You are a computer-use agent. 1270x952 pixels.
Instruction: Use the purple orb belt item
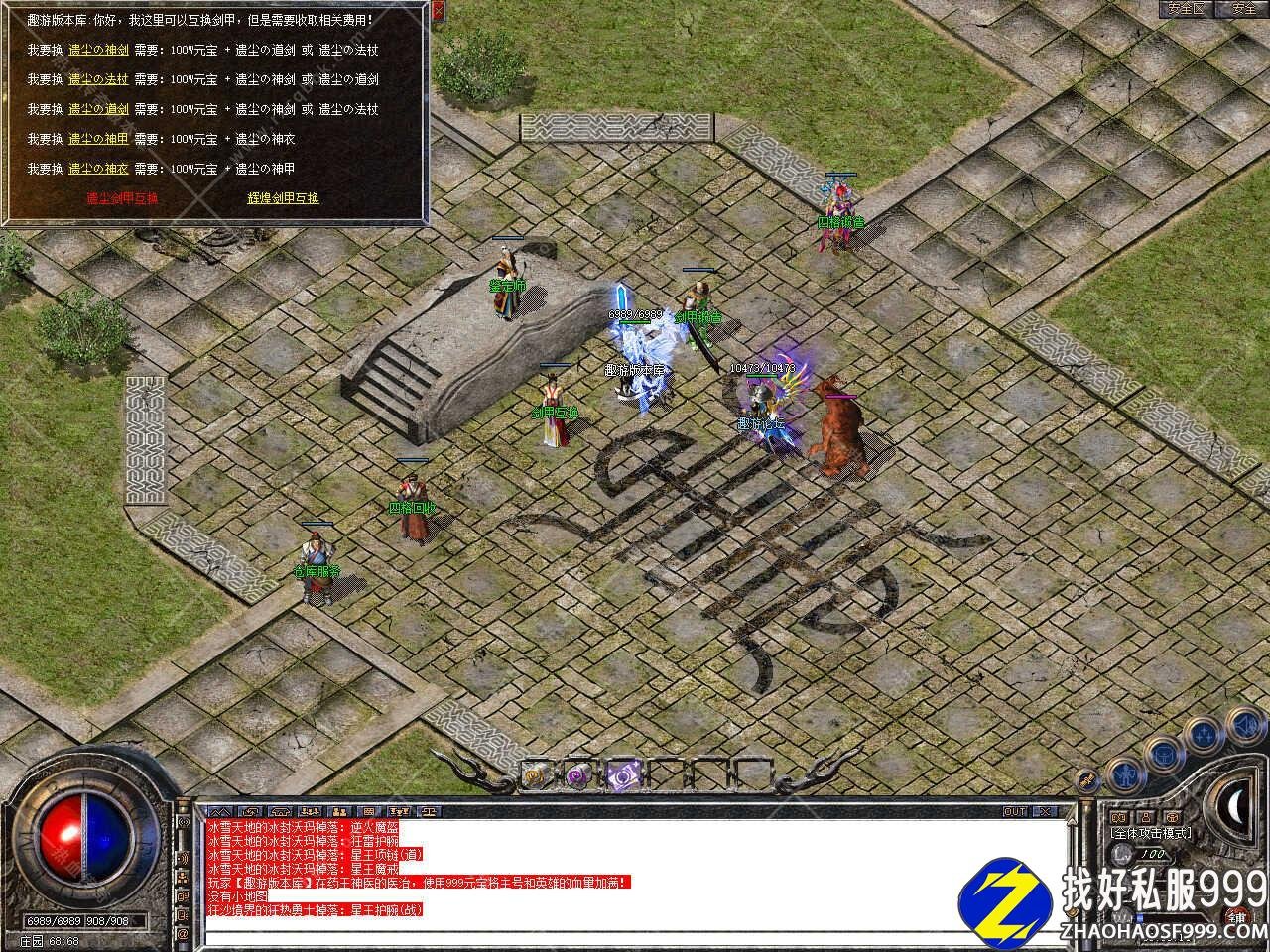click(x=578, y=773)
